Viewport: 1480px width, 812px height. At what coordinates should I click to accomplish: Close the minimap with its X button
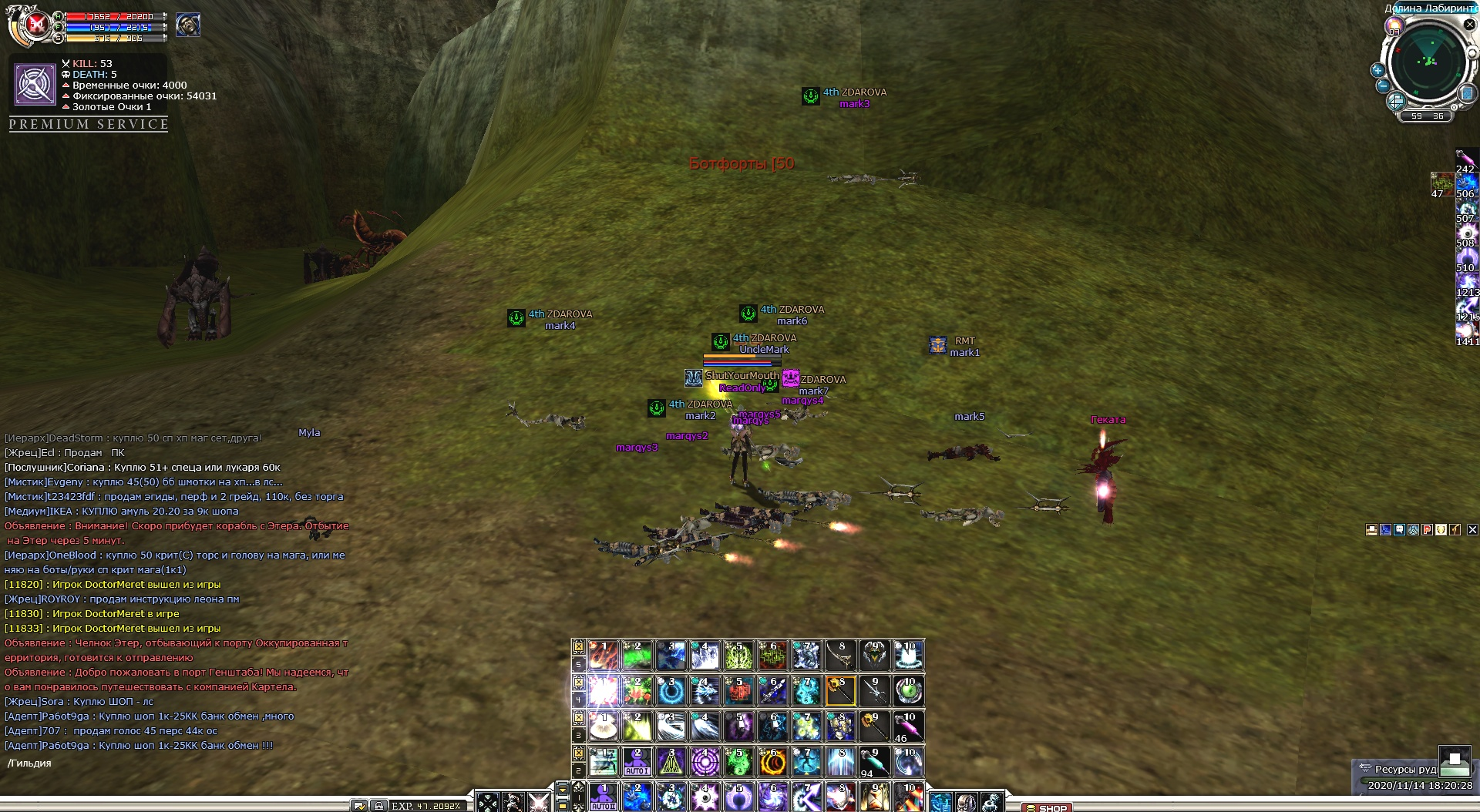tap(1469, 25)
